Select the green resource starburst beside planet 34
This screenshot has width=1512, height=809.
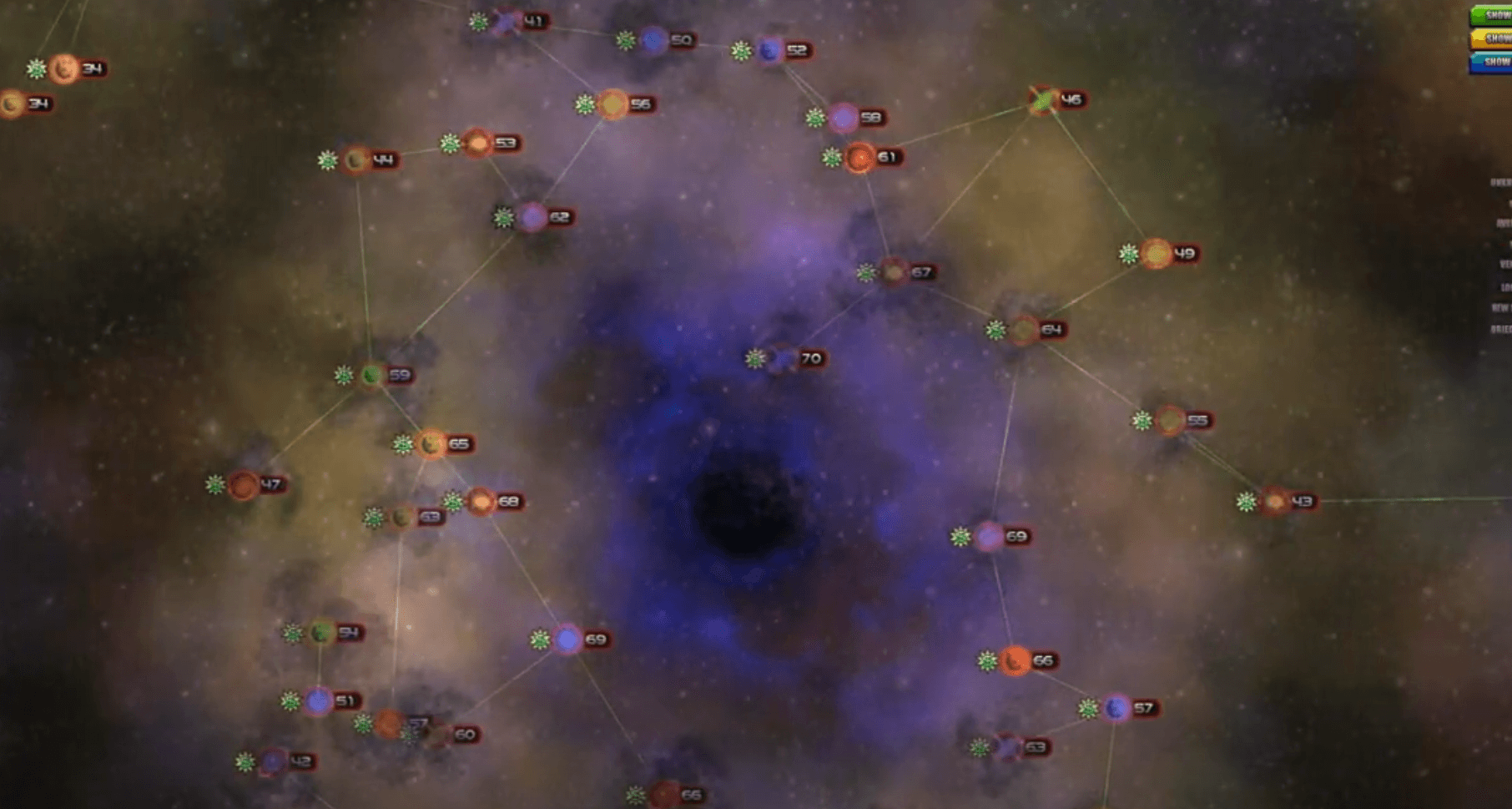tap(34, 70)
